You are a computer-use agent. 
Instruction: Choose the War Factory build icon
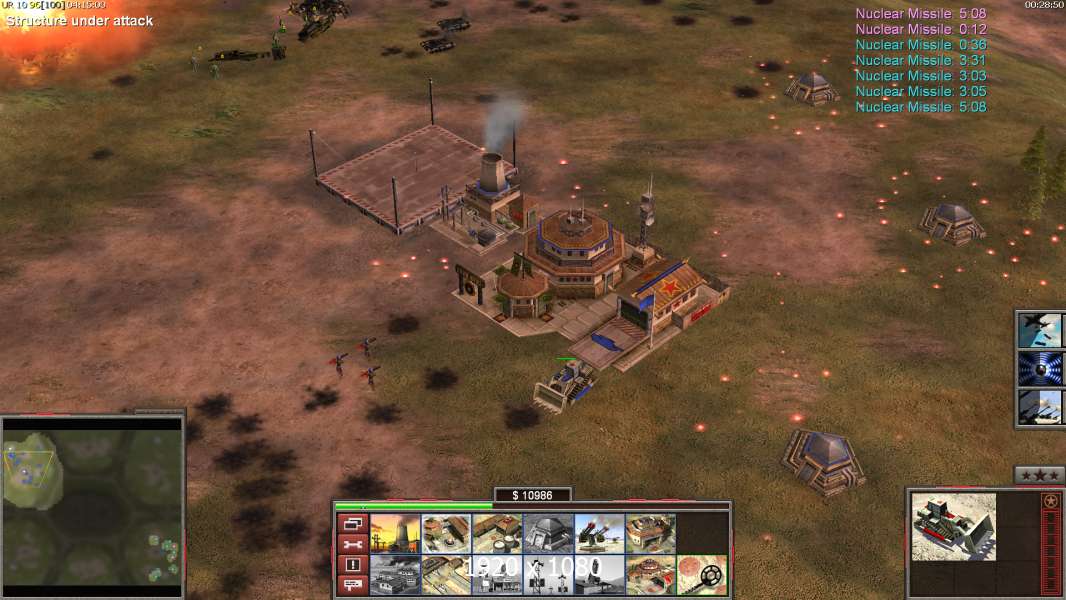(x=650, y=533)
